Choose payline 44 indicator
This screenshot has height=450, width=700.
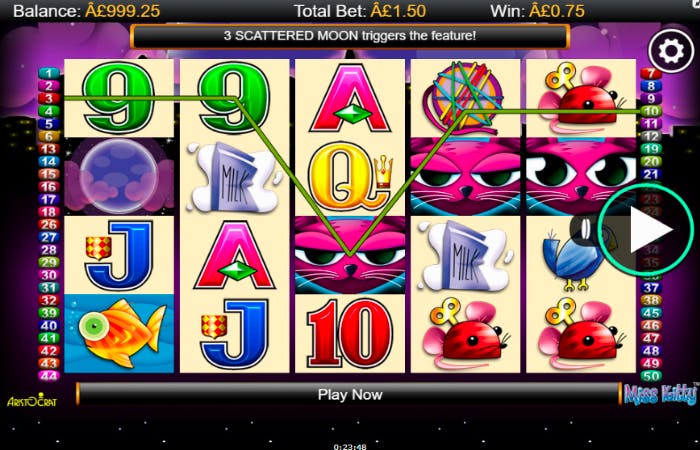48,375
